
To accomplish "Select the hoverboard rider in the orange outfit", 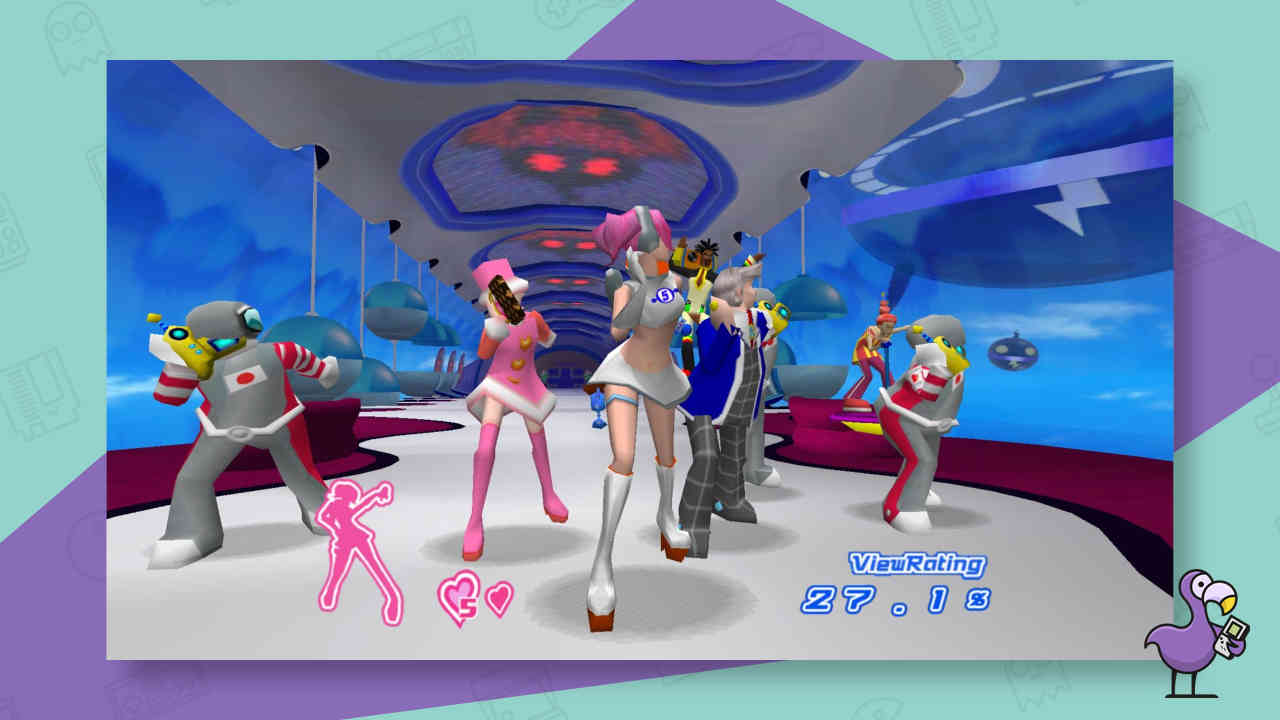I will 872,355.
